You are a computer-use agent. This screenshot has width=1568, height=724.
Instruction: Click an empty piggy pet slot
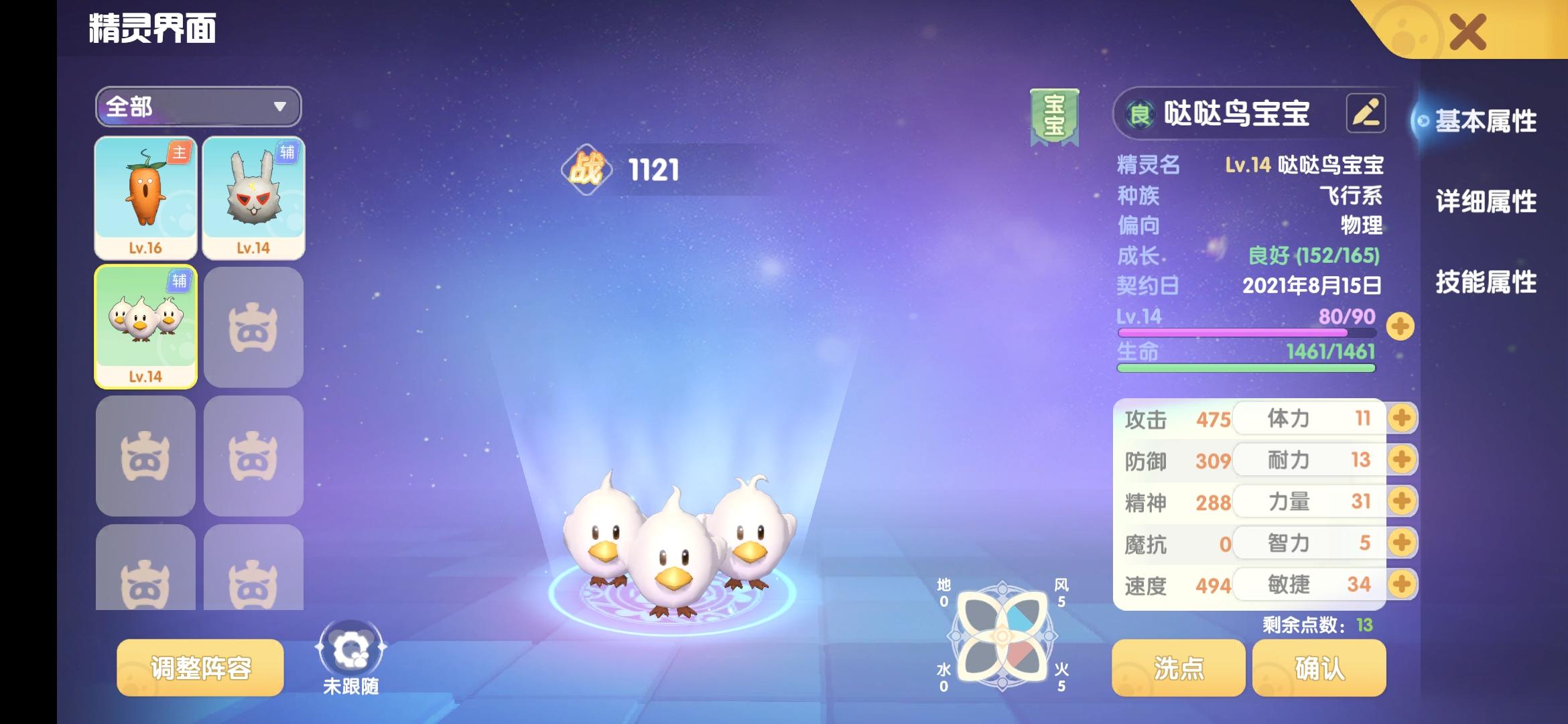(x=254, y=326)
